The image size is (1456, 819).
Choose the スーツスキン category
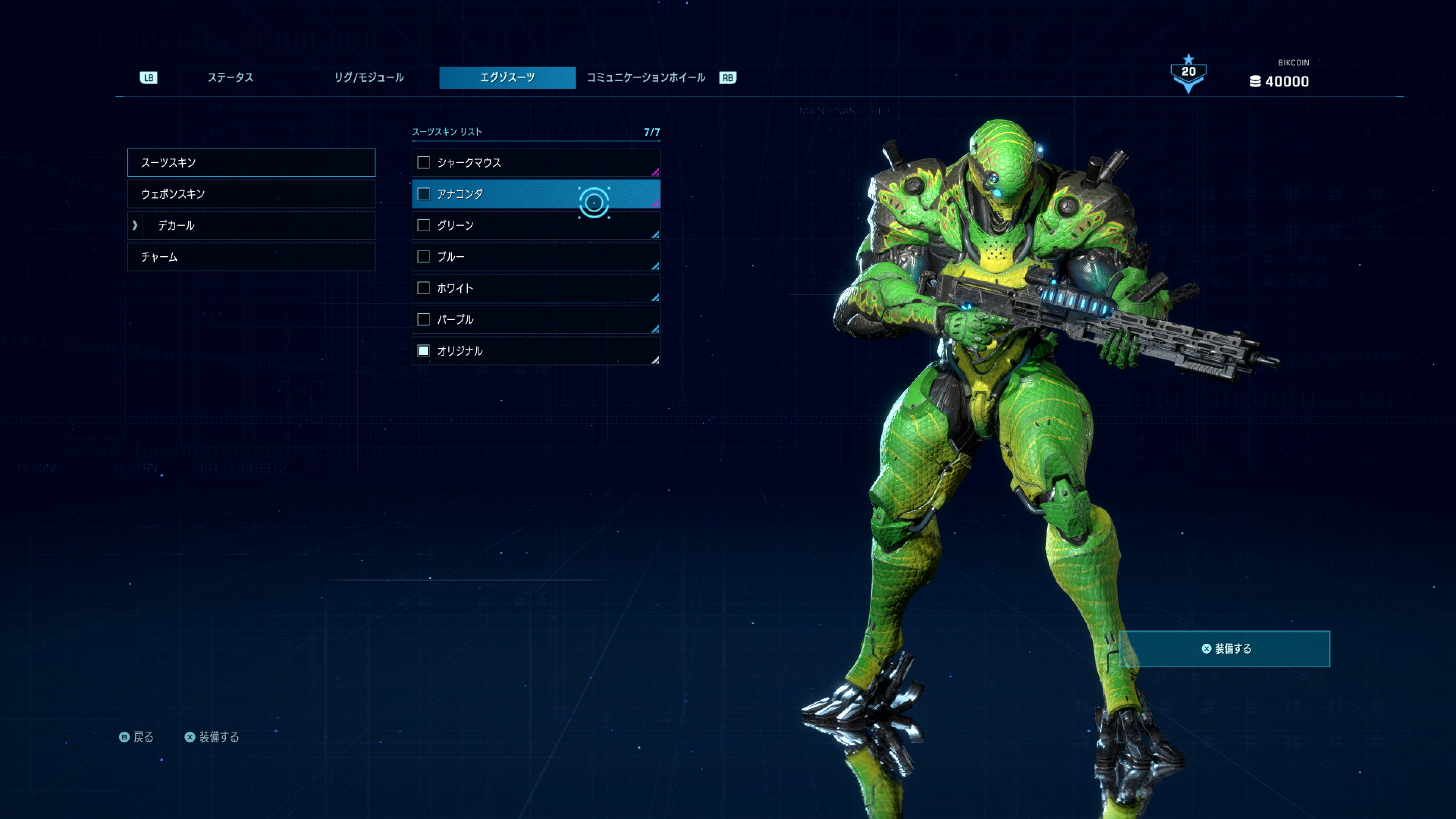[x=251, y=163]
